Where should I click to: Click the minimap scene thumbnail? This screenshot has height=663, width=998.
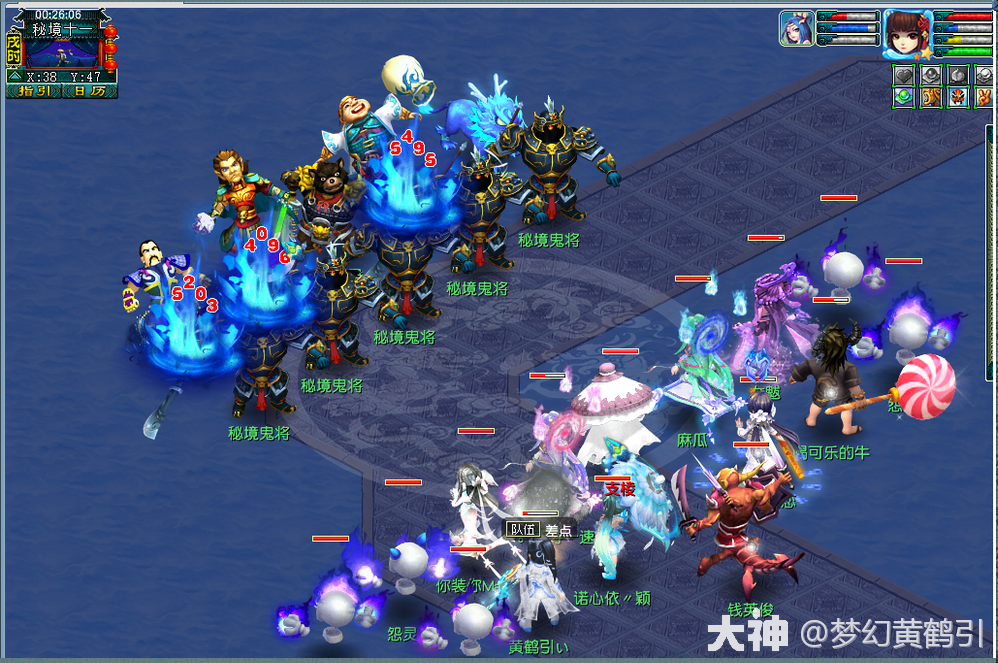[x=62, y=52]
